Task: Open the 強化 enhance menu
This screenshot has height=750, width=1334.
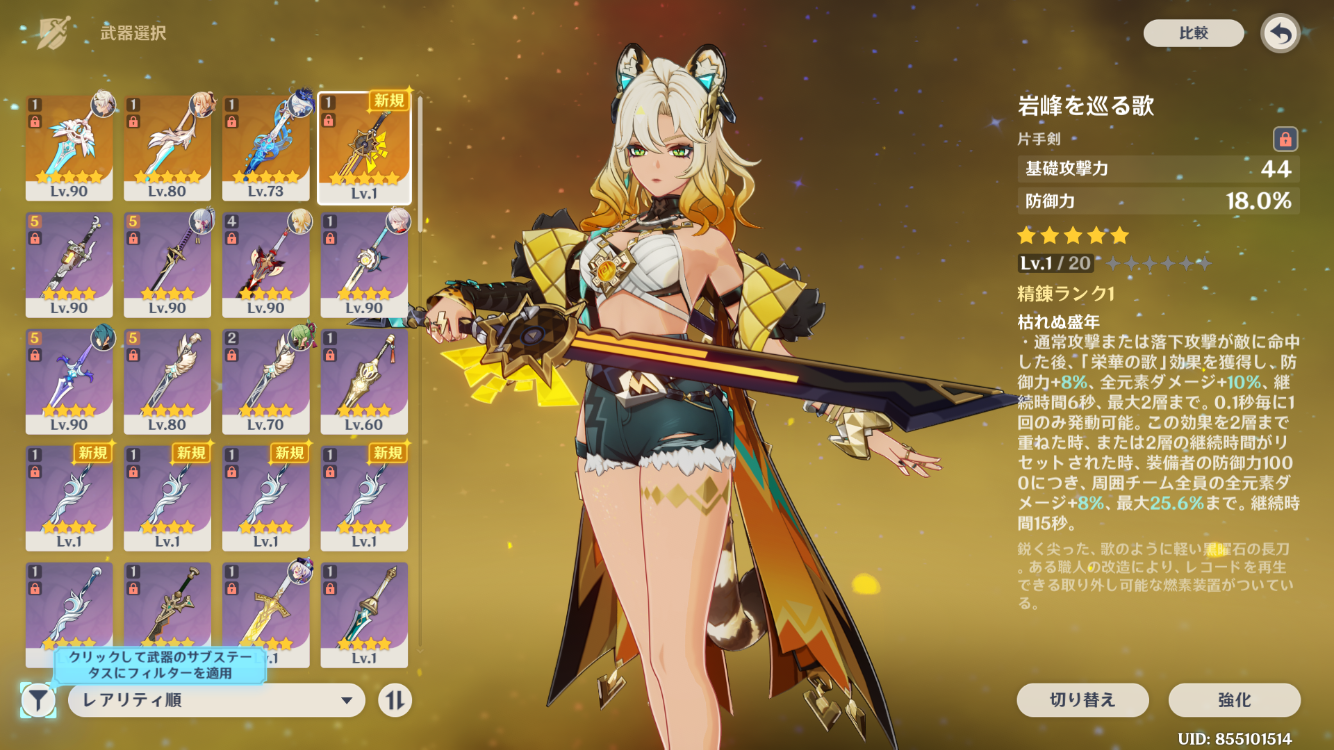Action: click(1234, 700)
